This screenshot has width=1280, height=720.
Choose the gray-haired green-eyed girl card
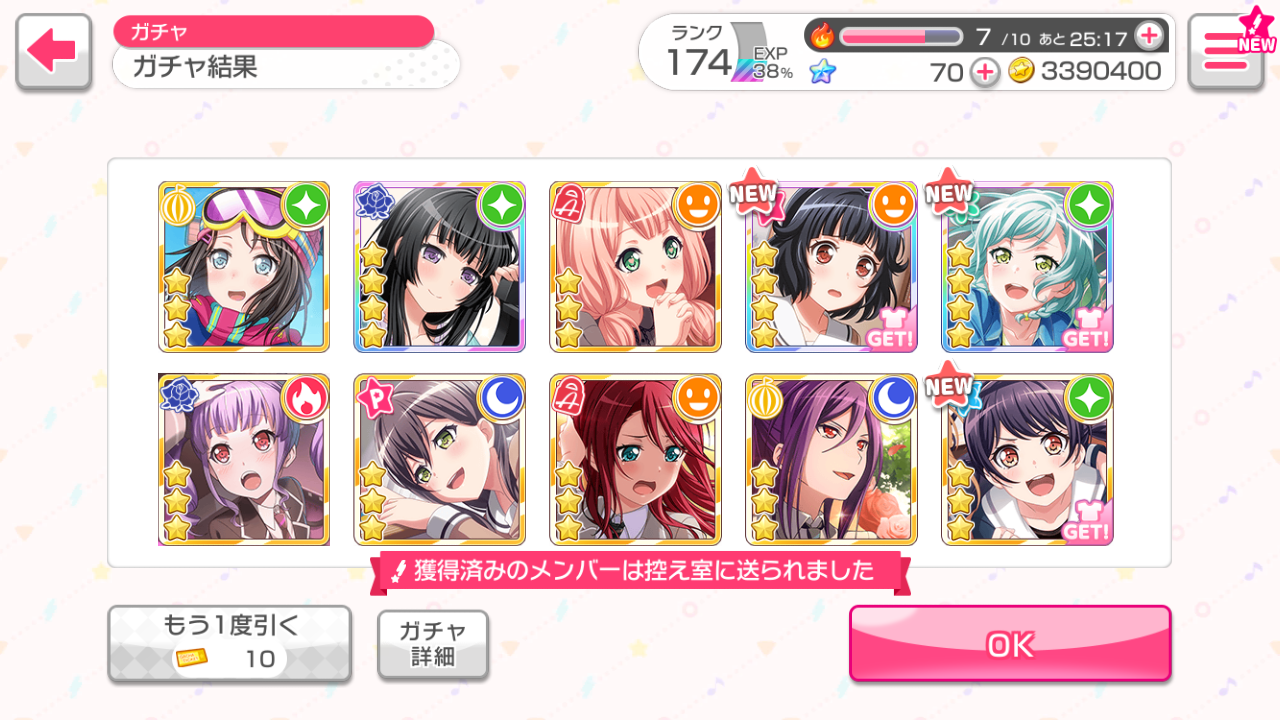point(439,460)
